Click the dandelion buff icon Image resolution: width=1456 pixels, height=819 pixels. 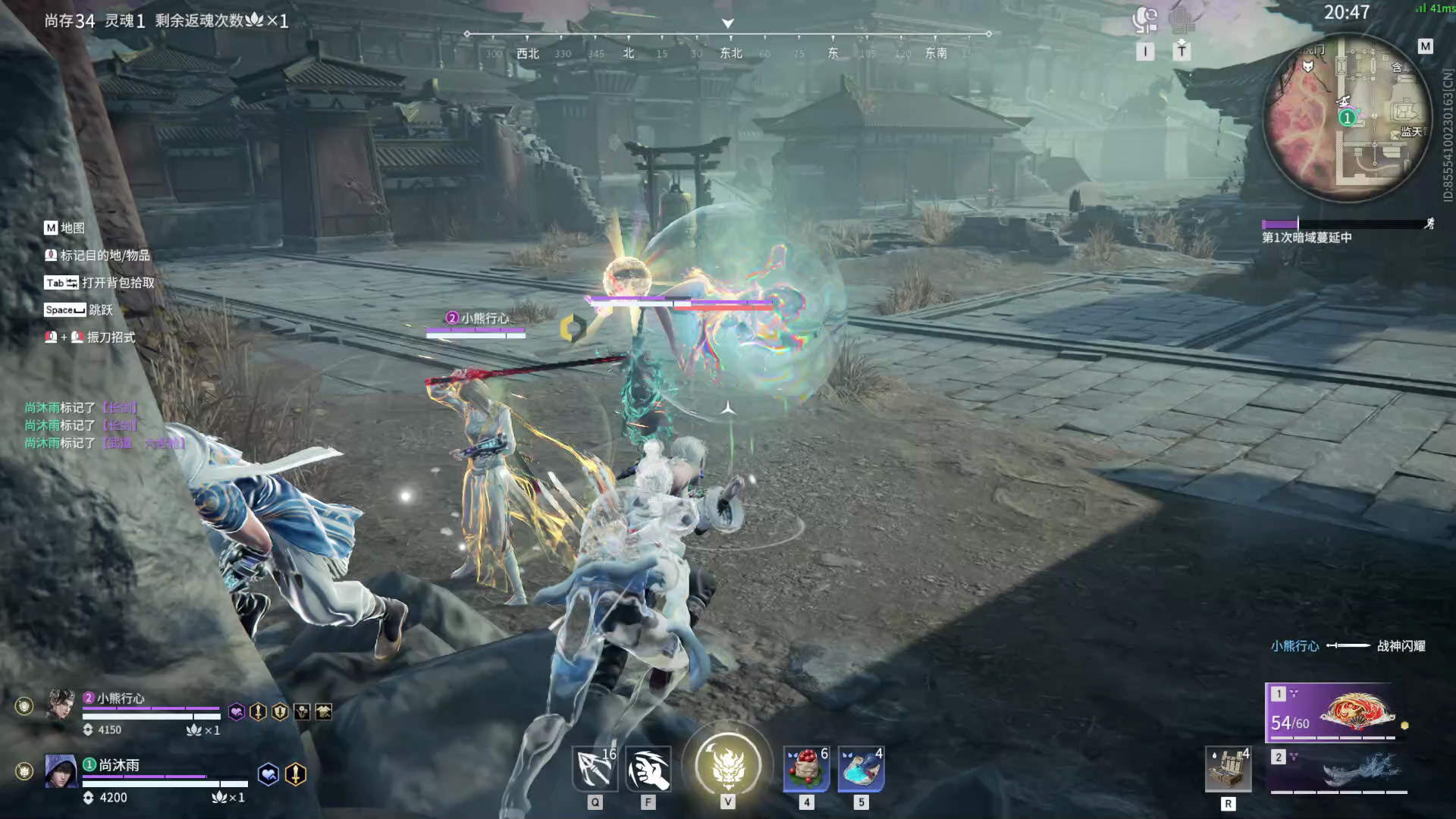tap(302, 711)
